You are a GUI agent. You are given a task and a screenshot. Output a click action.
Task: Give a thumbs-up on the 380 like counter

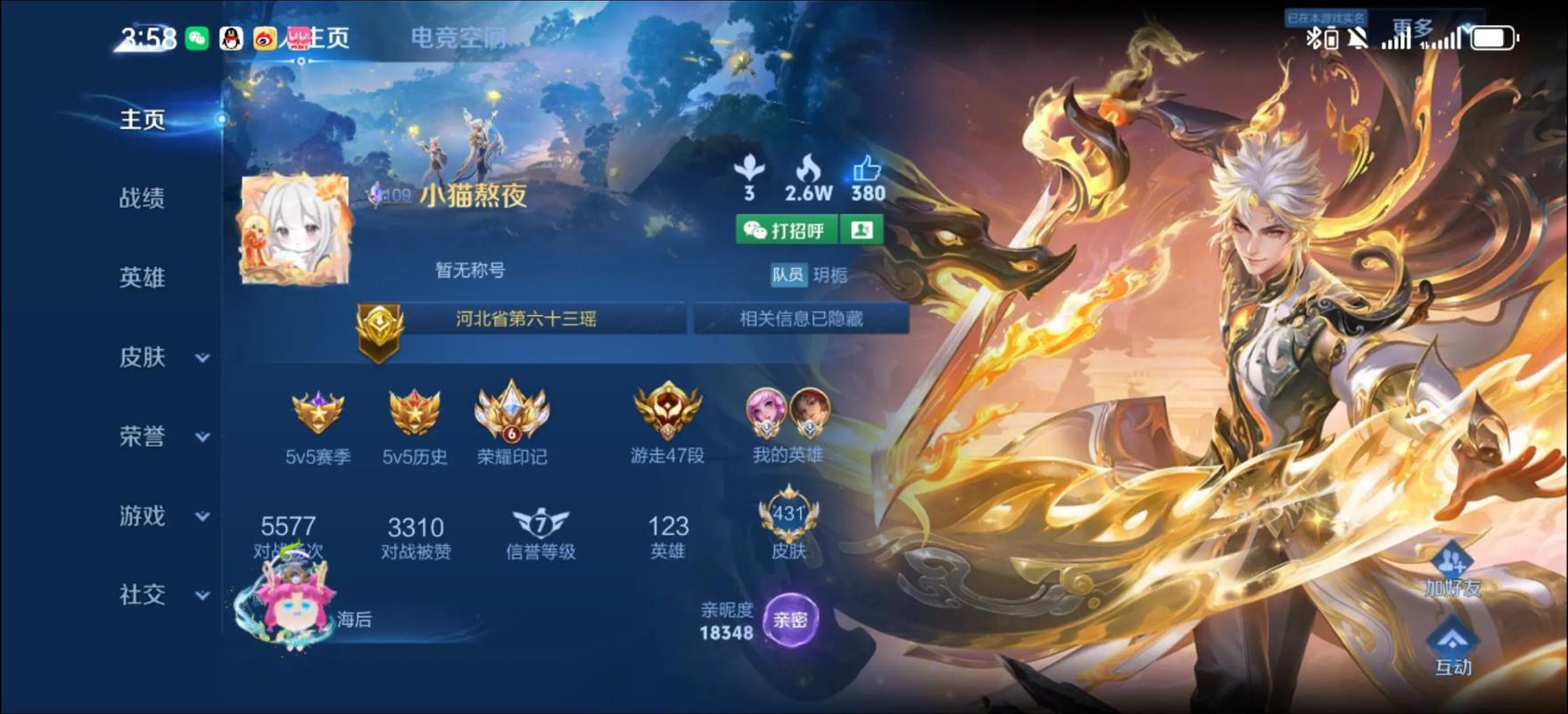(866, 170)
